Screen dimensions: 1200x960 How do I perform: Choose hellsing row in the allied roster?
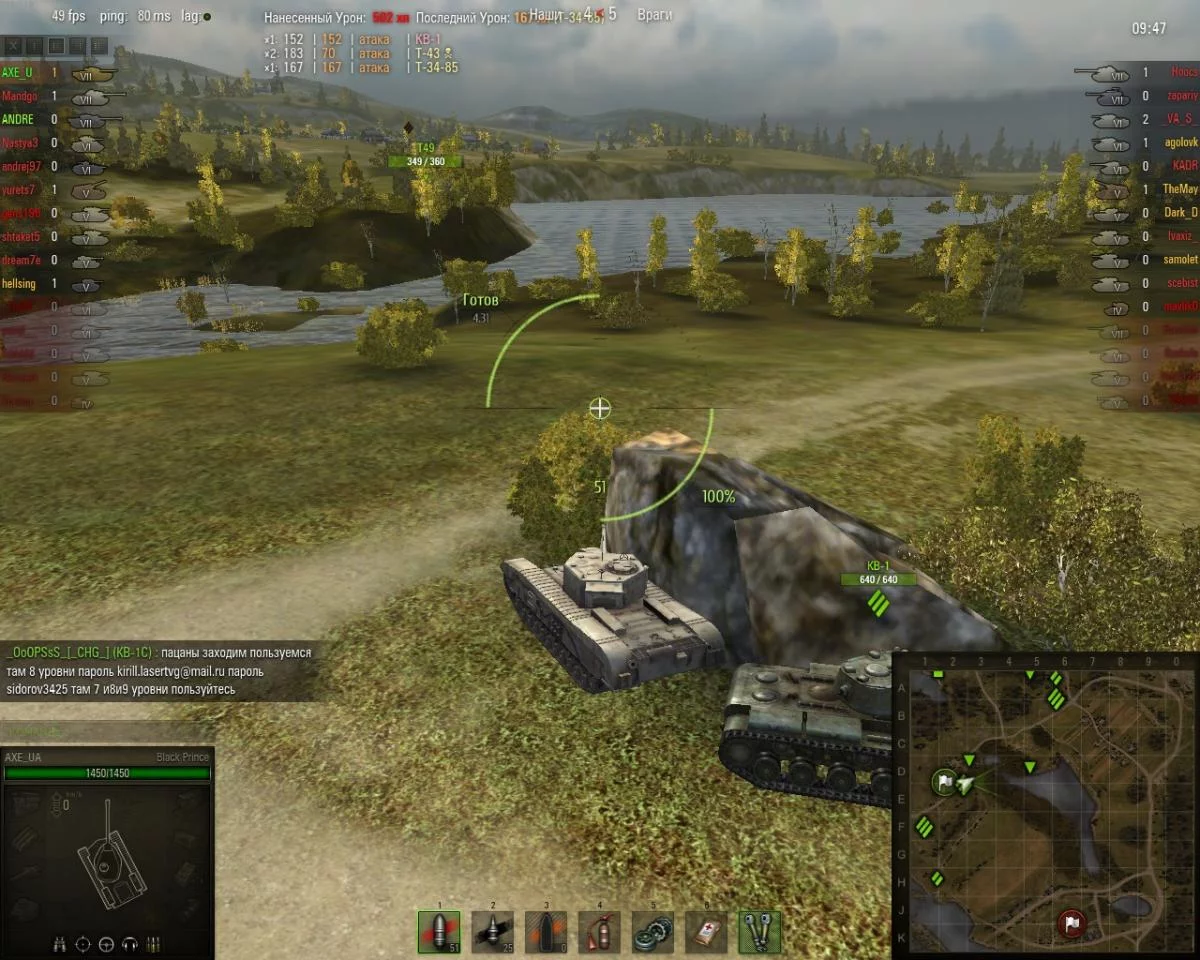20,284
